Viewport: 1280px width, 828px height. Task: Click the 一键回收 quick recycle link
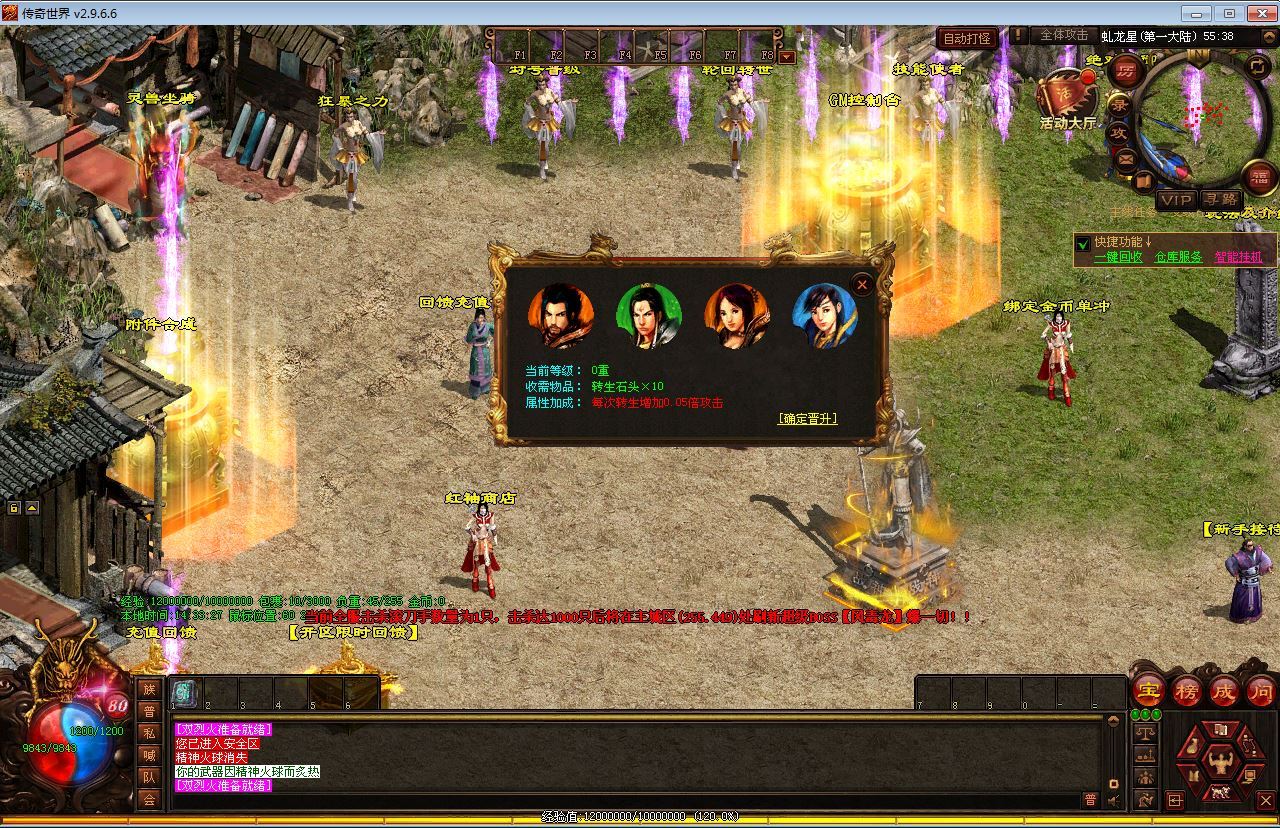1118,257
